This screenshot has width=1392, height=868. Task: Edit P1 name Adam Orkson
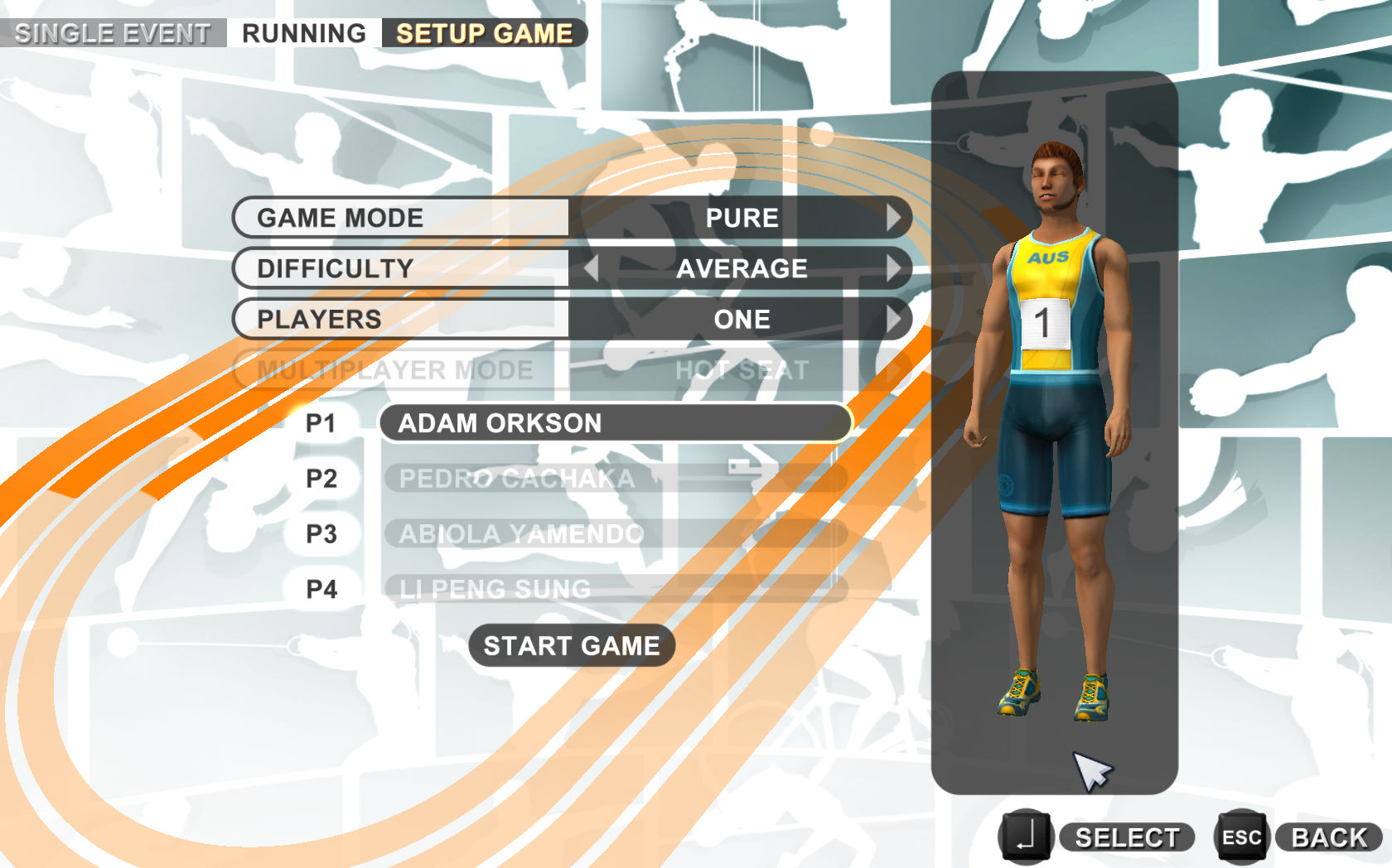(615, 423)
